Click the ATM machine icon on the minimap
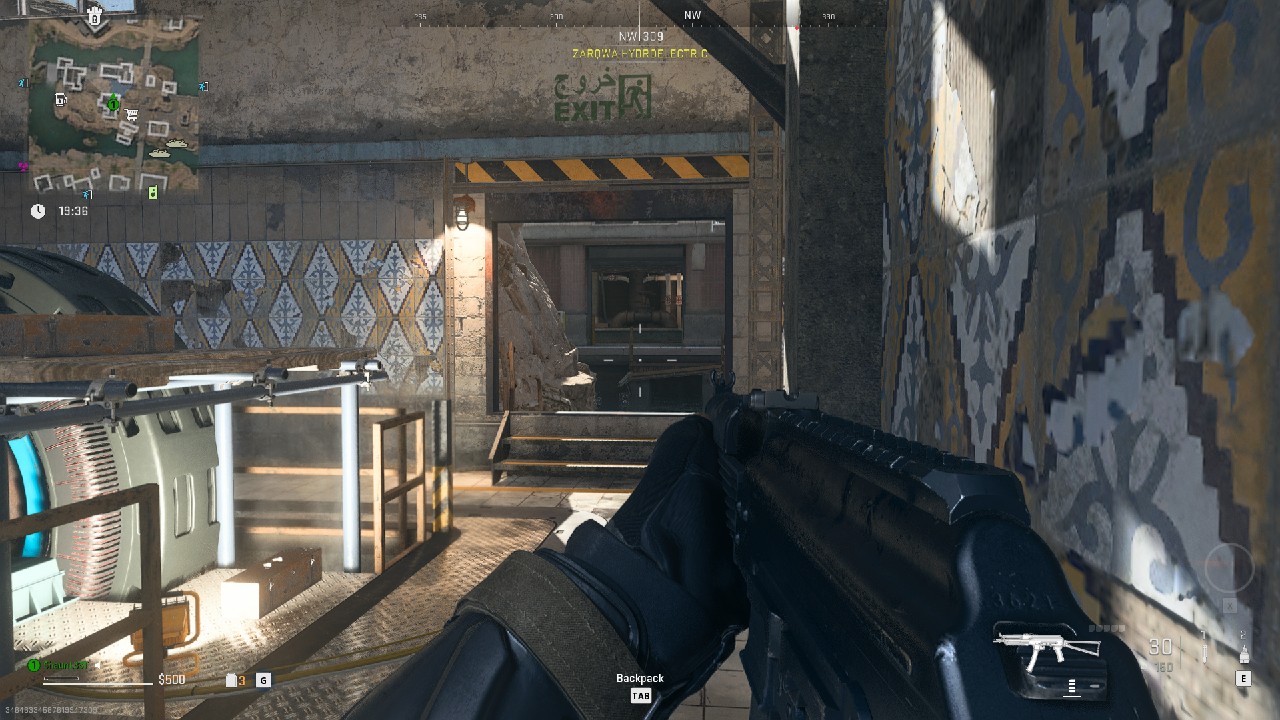The image size is (1280, 720). coord(60,100)
